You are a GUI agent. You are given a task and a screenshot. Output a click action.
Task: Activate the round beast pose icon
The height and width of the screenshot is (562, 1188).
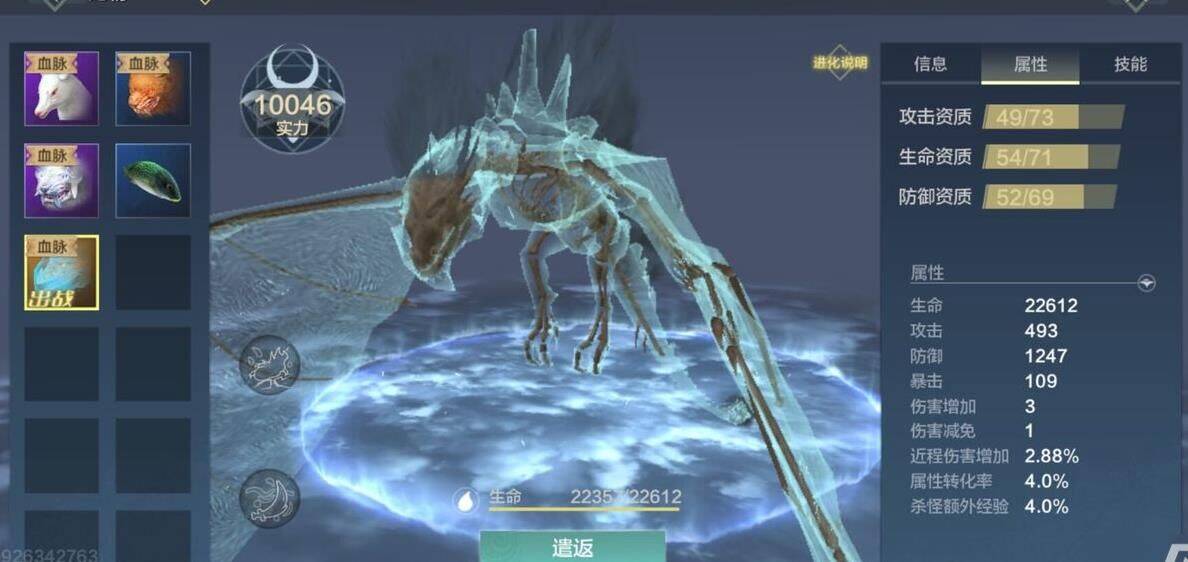(270, 364)
